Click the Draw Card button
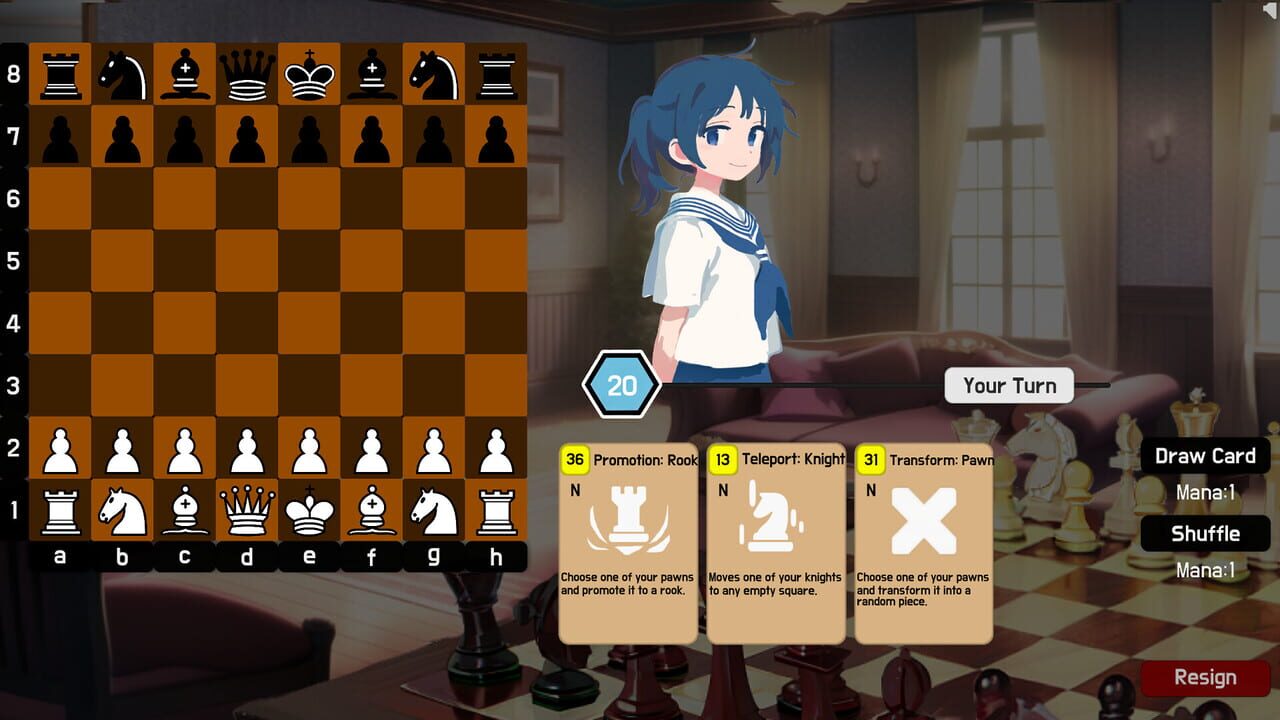 point(1206,456)
